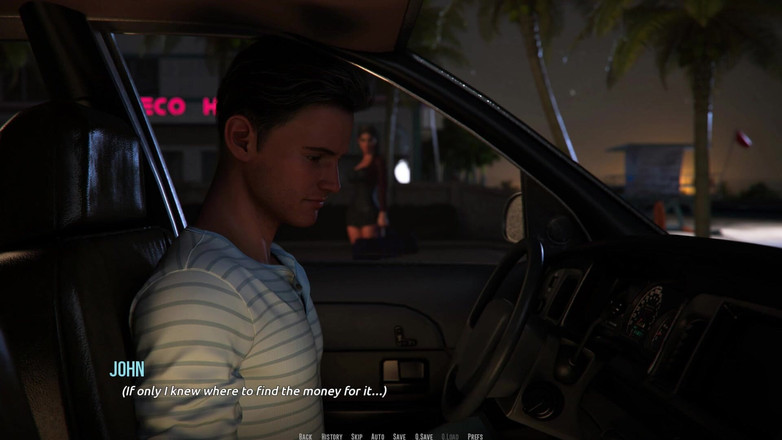
Task: Go back one dialogue line
Action: click(305, 436)
